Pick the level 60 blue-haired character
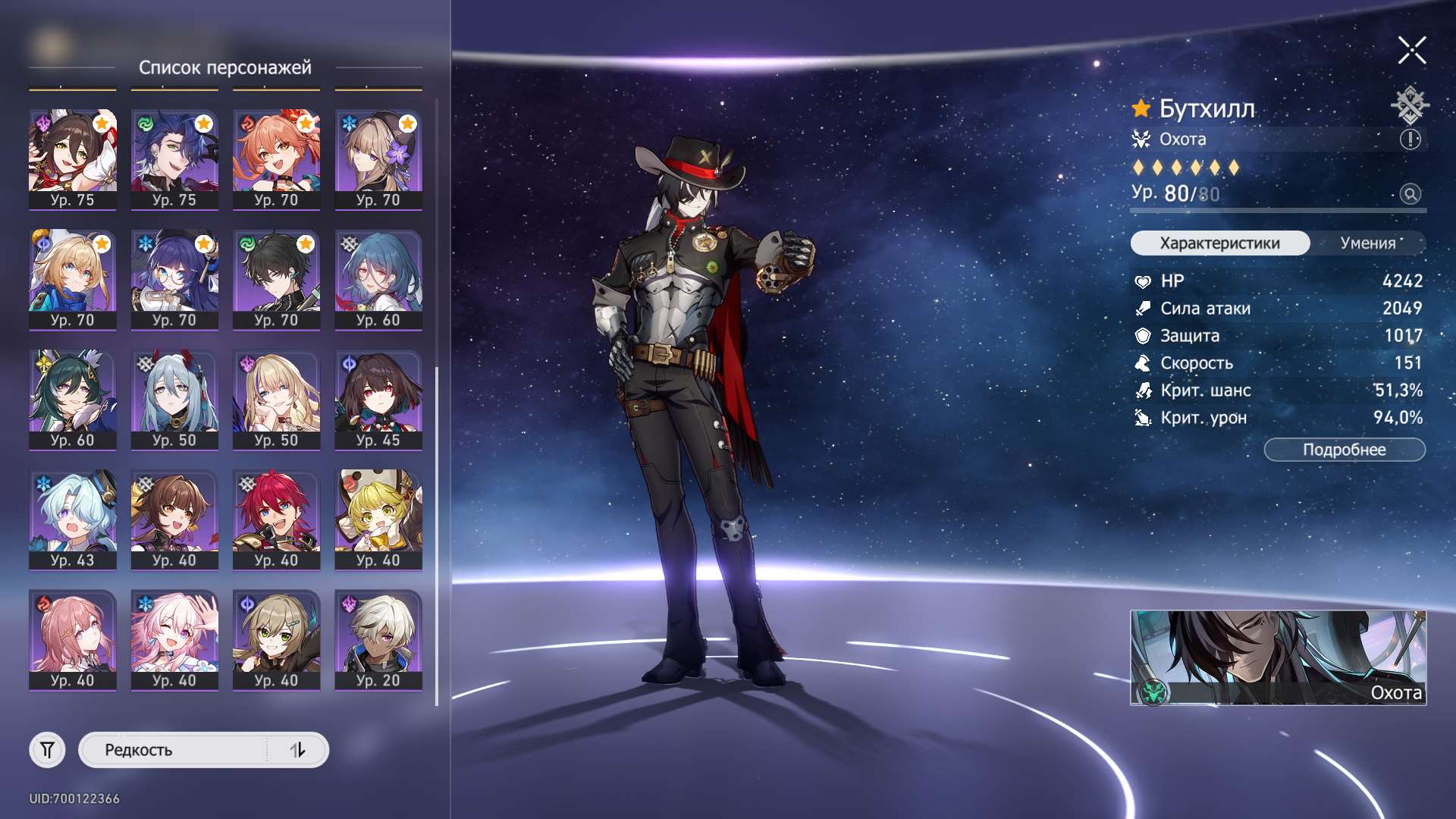Image resolution: width=1456 pixels, height=819 pixels. coord(378,280)
